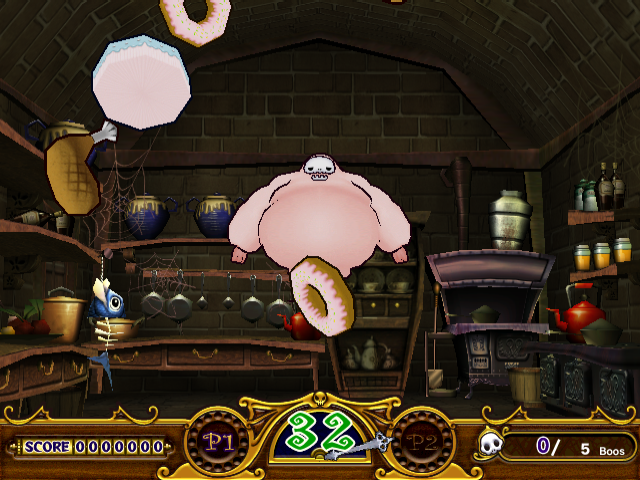This screenshot has height=480, width=640.
Task: Click the P1 player badge
Action: pos(217,440)
